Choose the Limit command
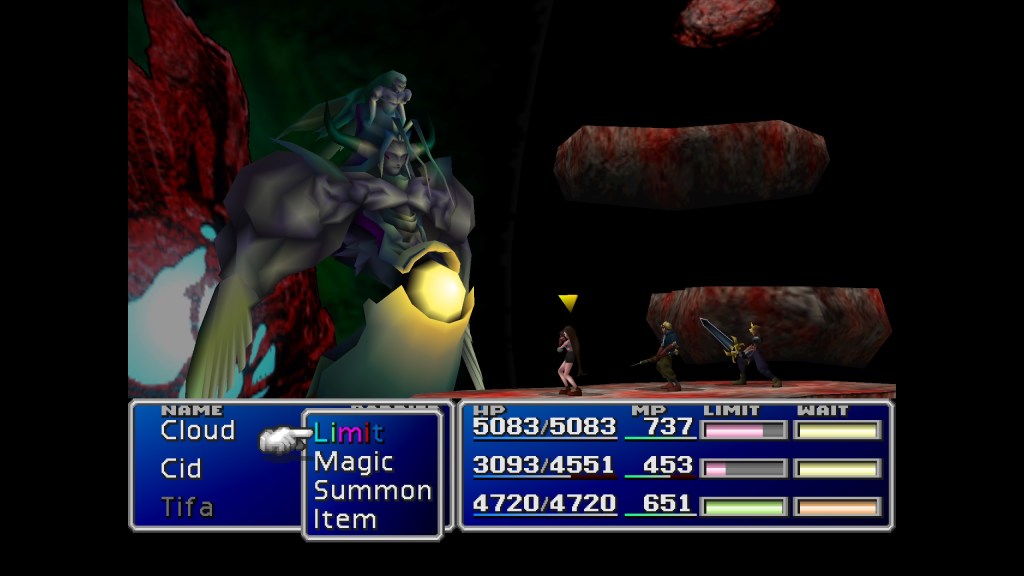The height and width of the screenshot is (576, 1024). [x=348, y=433]
